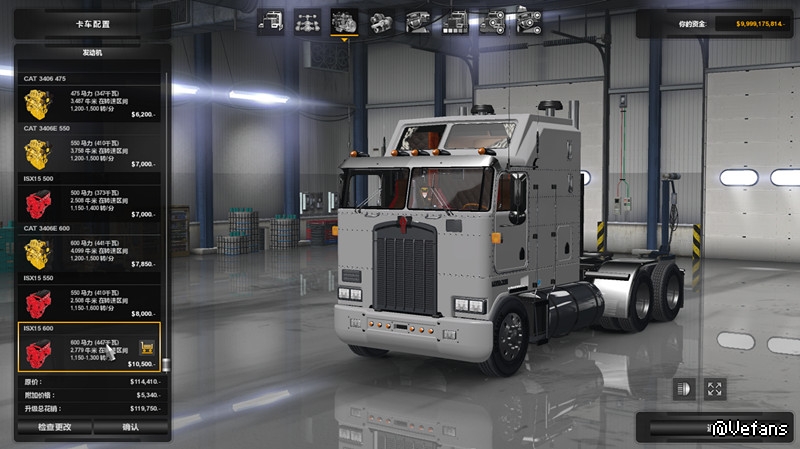Viewport: 800px width, 449px height.
Task: Pick the ISX15 500 engine
Action: click(x=90, y=203)
